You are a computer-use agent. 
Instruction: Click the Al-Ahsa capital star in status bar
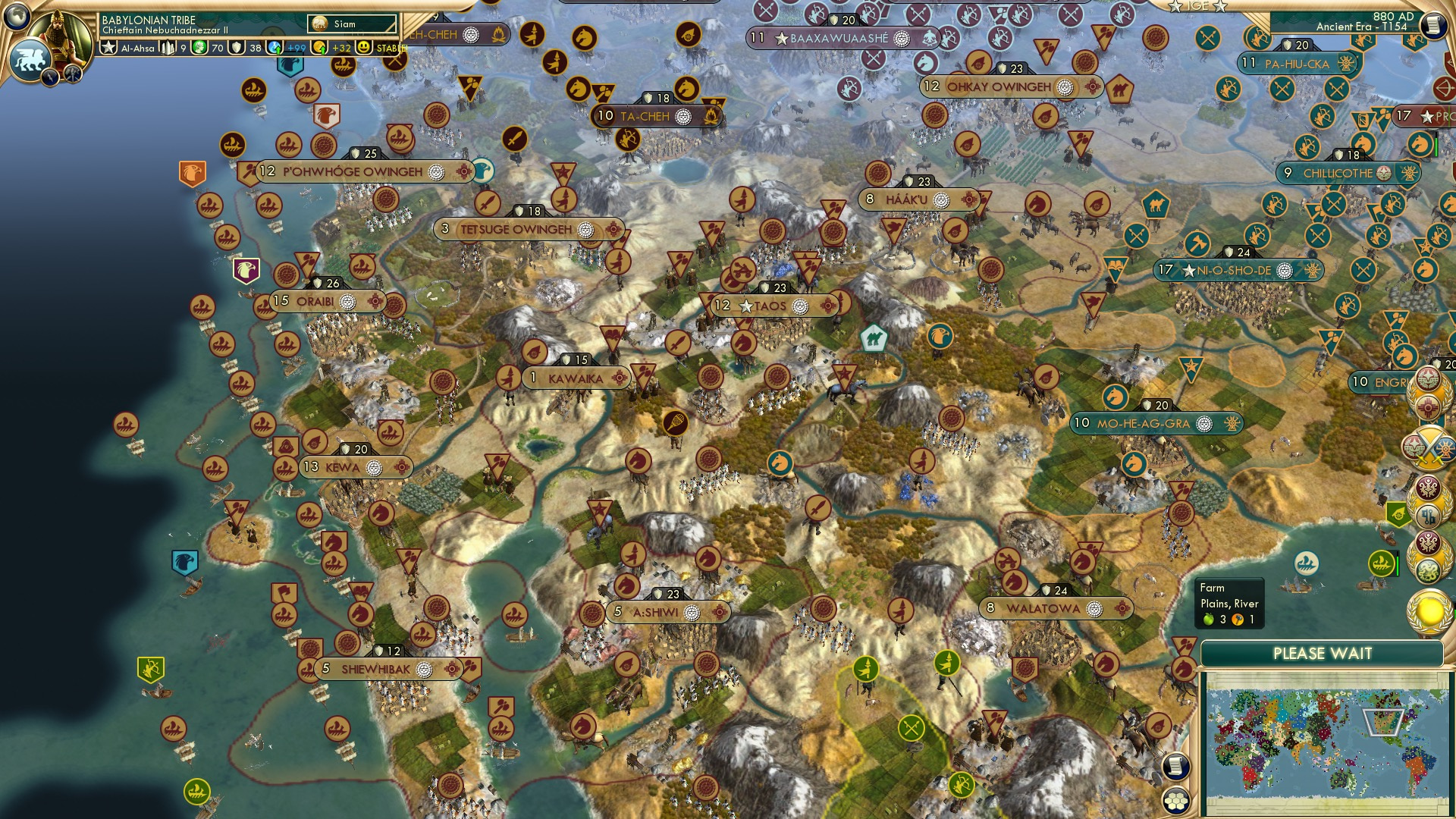[x=108, y=48]
